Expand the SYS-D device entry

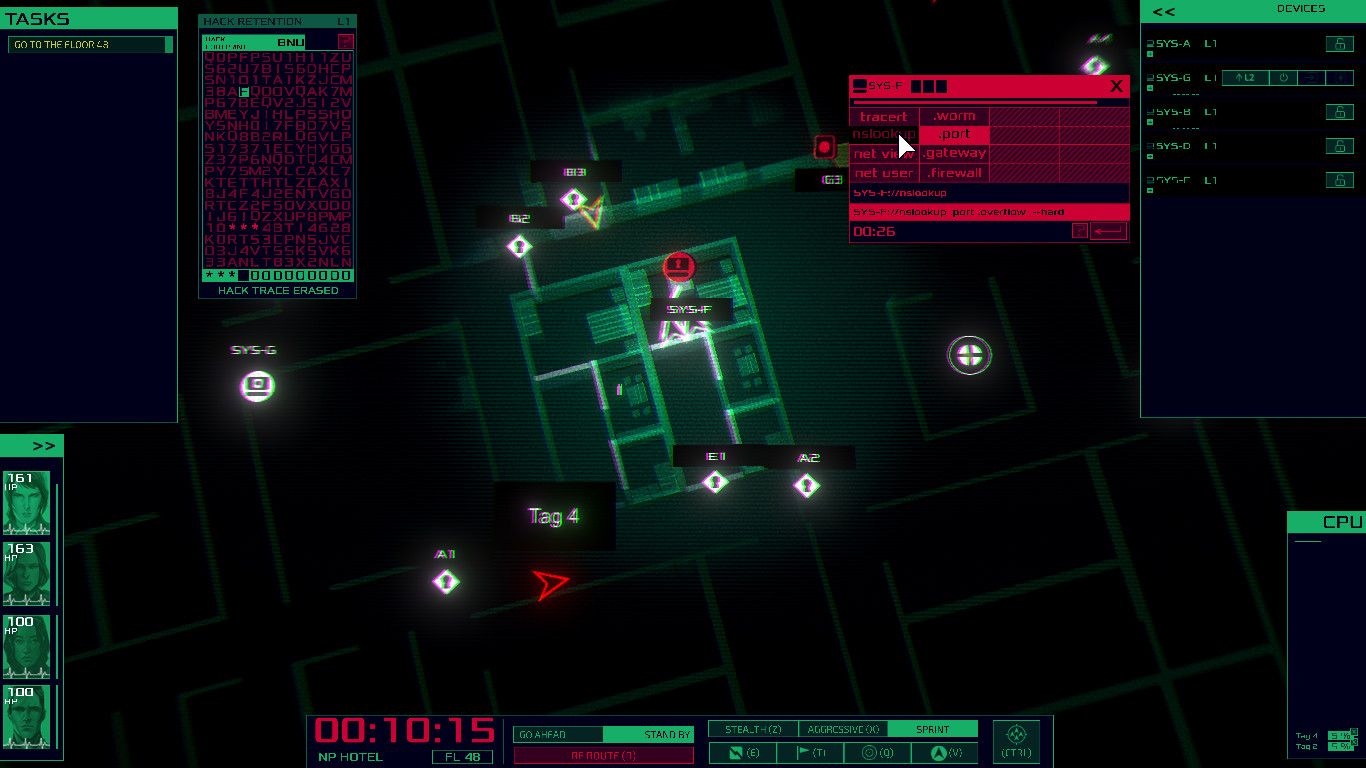tap(1149, 155)
